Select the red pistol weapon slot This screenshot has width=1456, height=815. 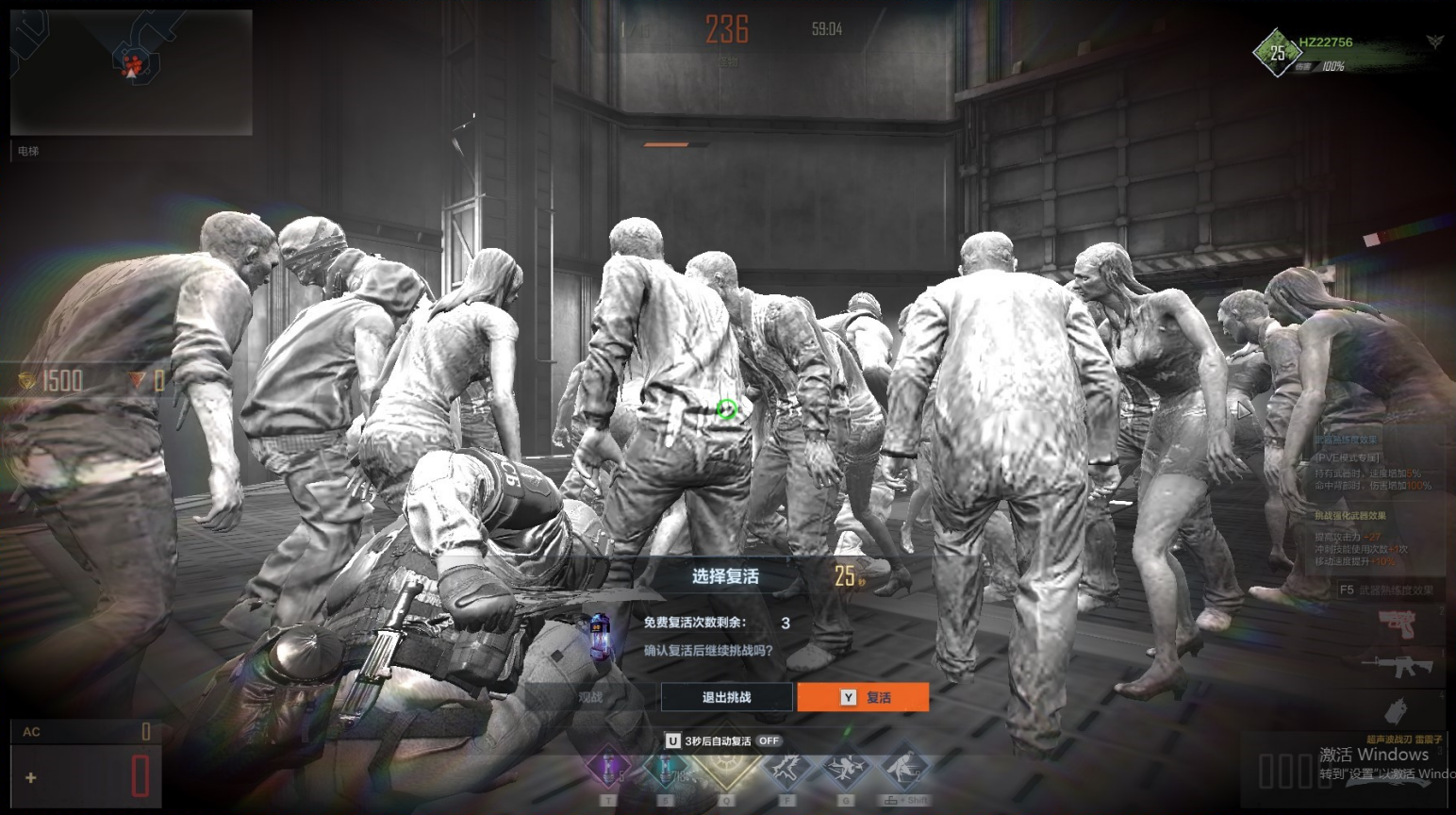click(x=1398, y=624)
